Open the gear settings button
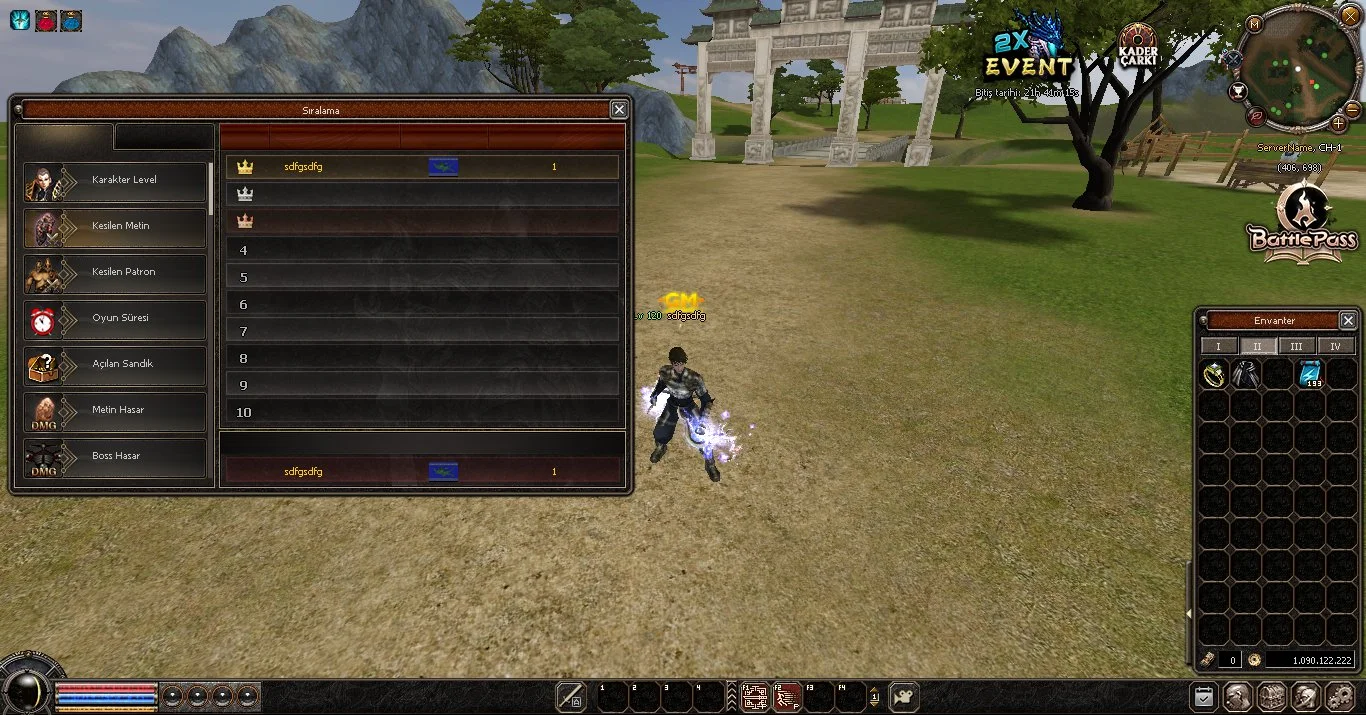The width and height of the screenshot is (1366, 715). coord(1338,697)
